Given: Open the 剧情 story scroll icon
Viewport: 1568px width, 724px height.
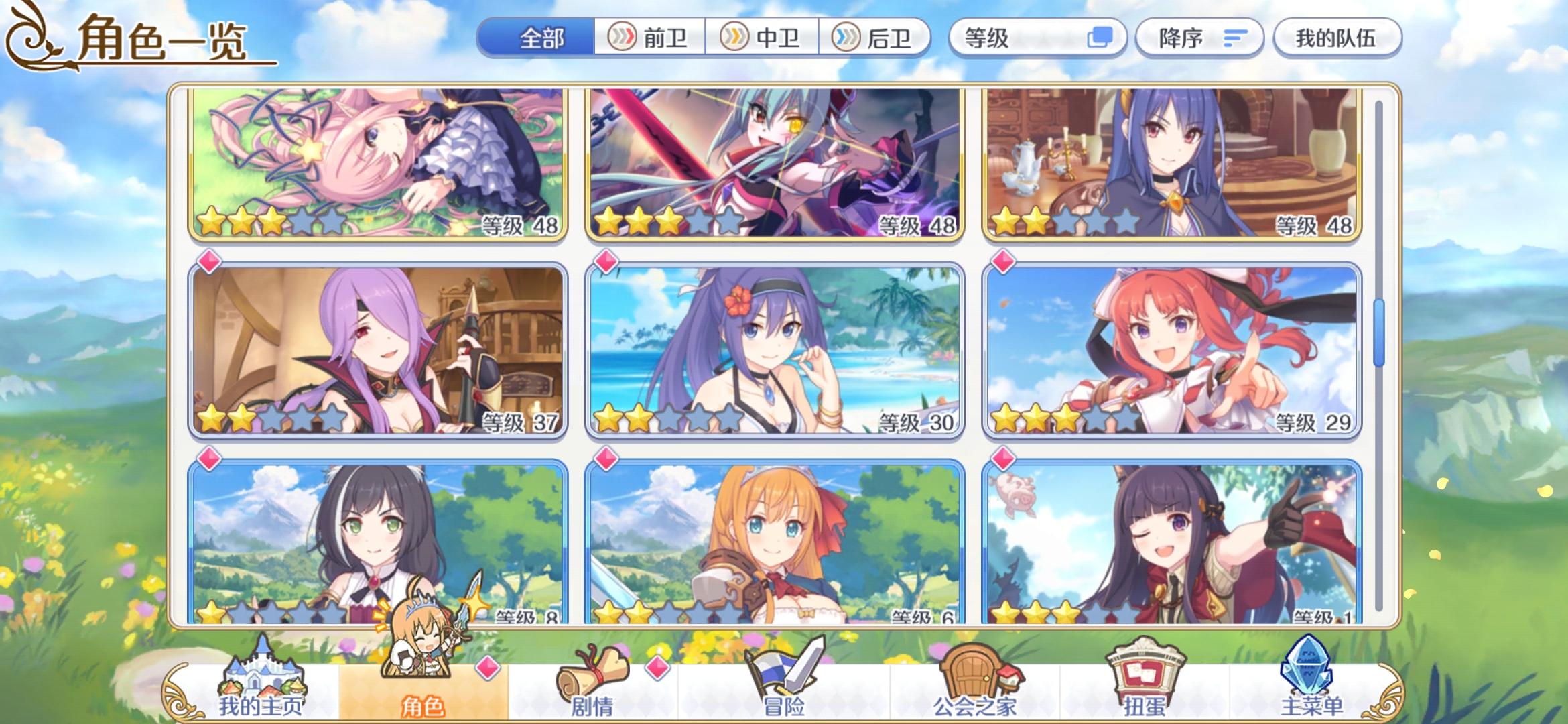Looking at the screenshot, I should (x=590, y=674).
